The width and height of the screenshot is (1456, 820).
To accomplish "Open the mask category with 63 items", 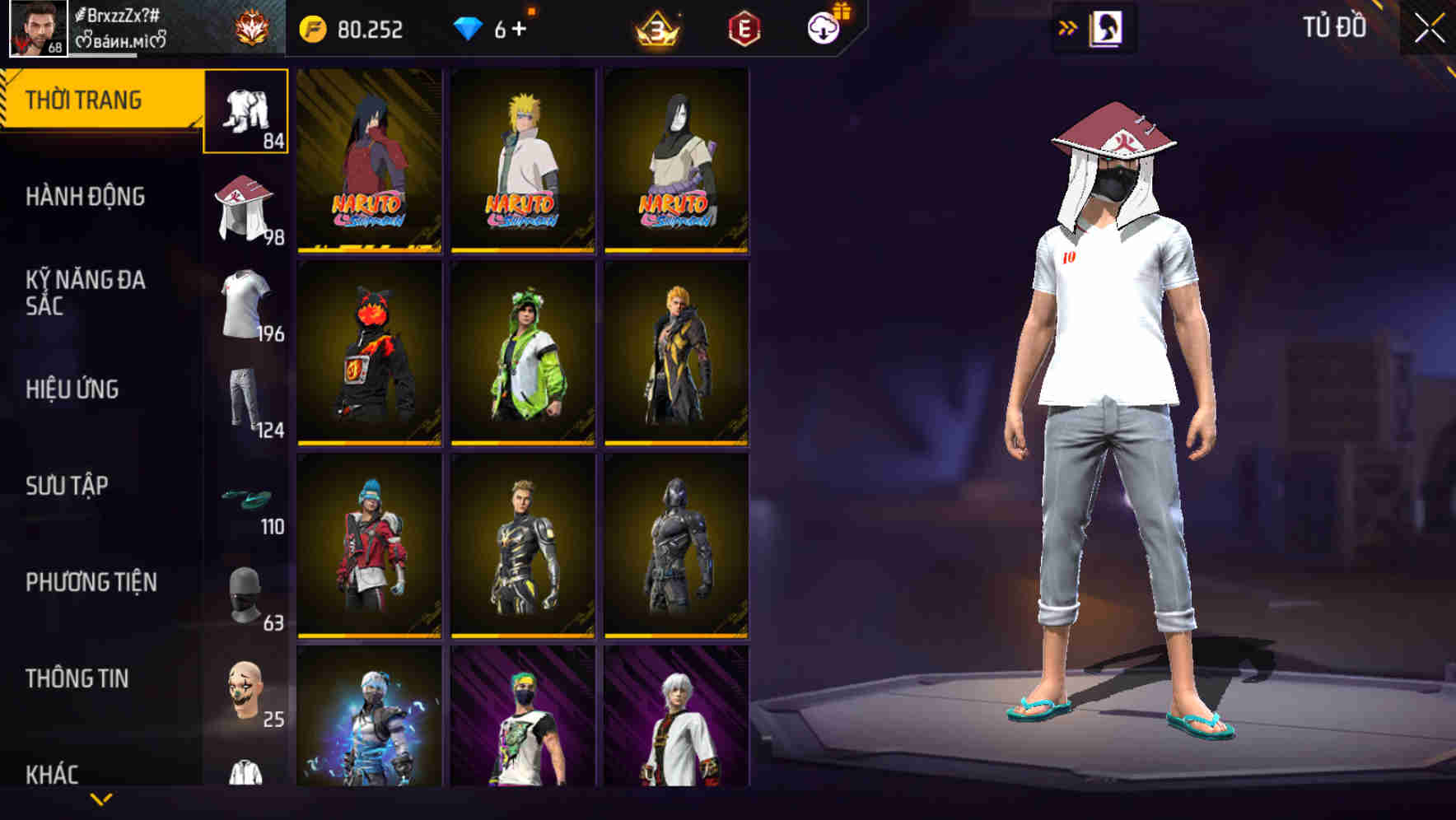I will [245, 595].
